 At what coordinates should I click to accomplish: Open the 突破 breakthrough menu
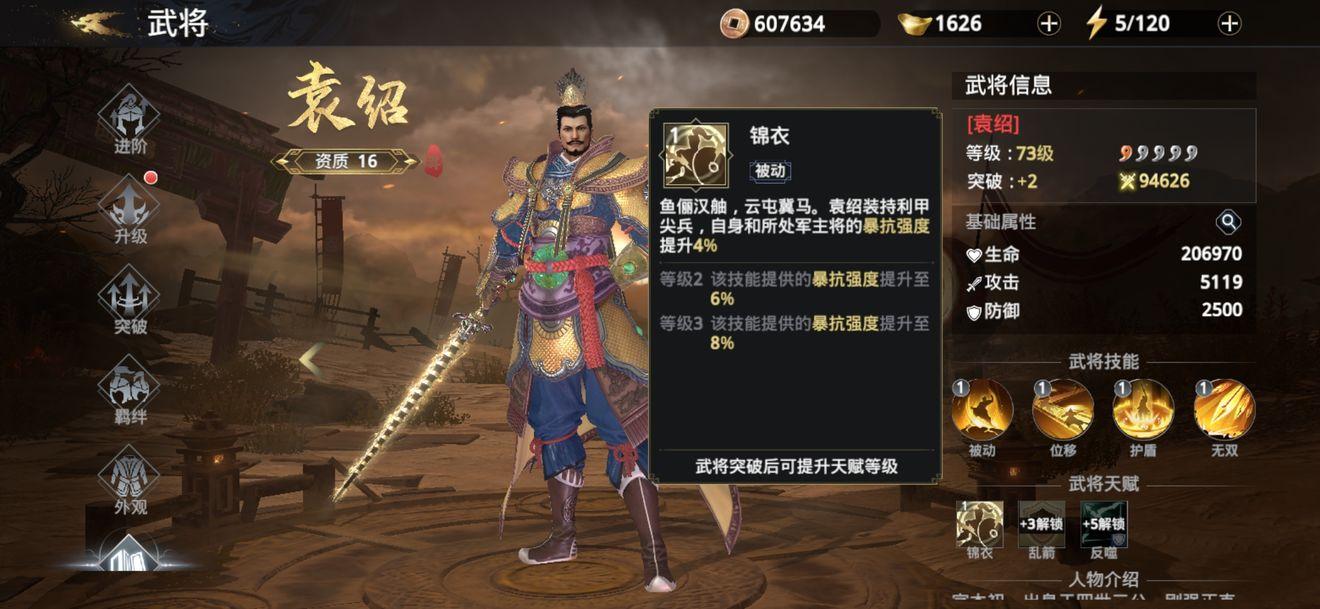[130, 295]
